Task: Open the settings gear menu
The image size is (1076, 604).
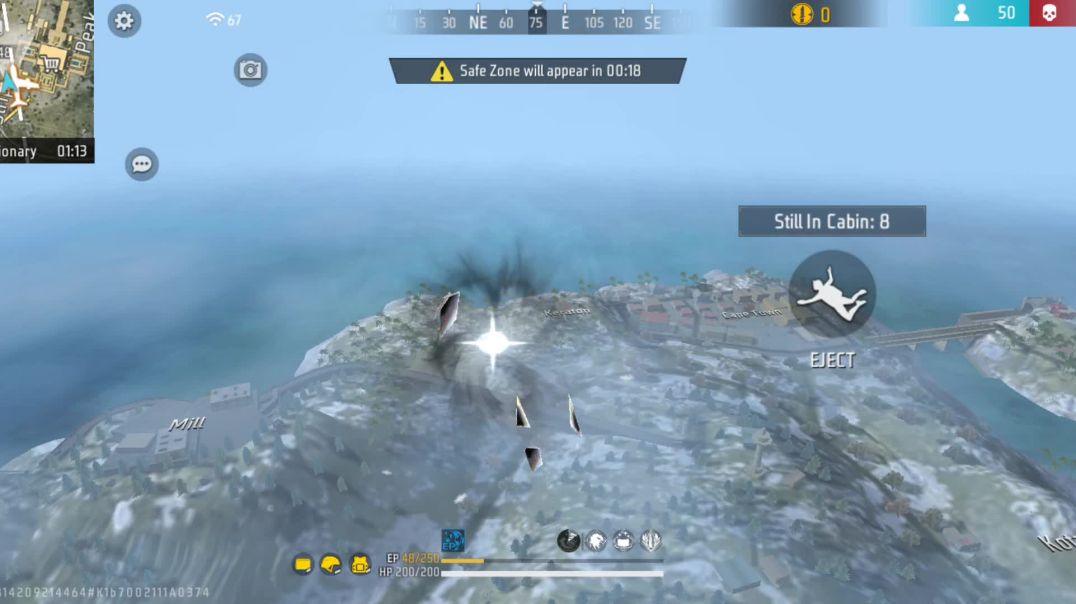Action: (x=124, y=20)
